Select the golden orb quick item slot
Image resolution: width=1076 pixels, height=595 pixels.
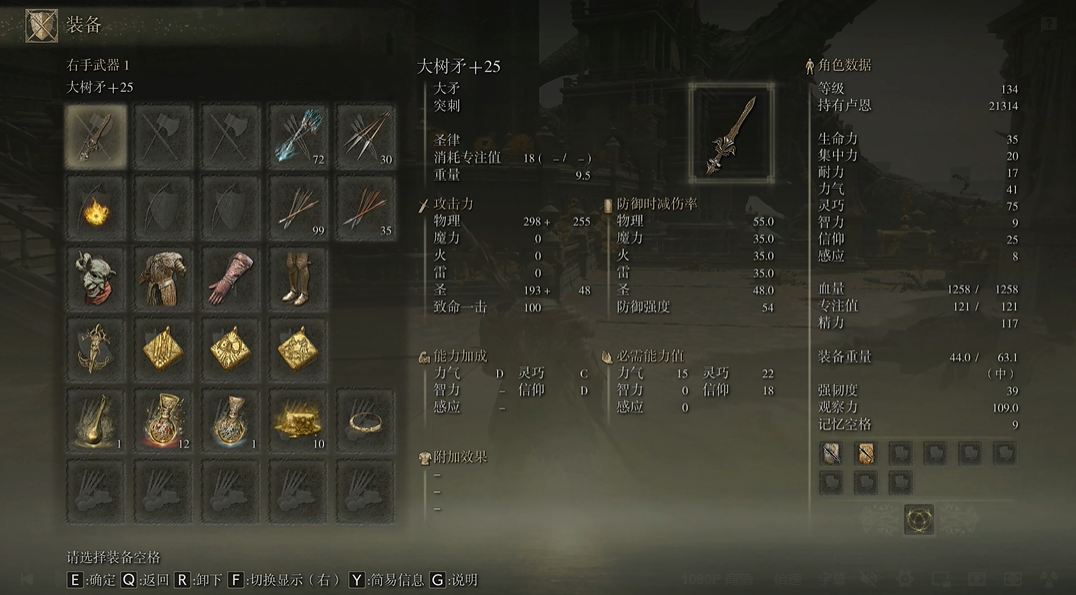tap(96, 420)
